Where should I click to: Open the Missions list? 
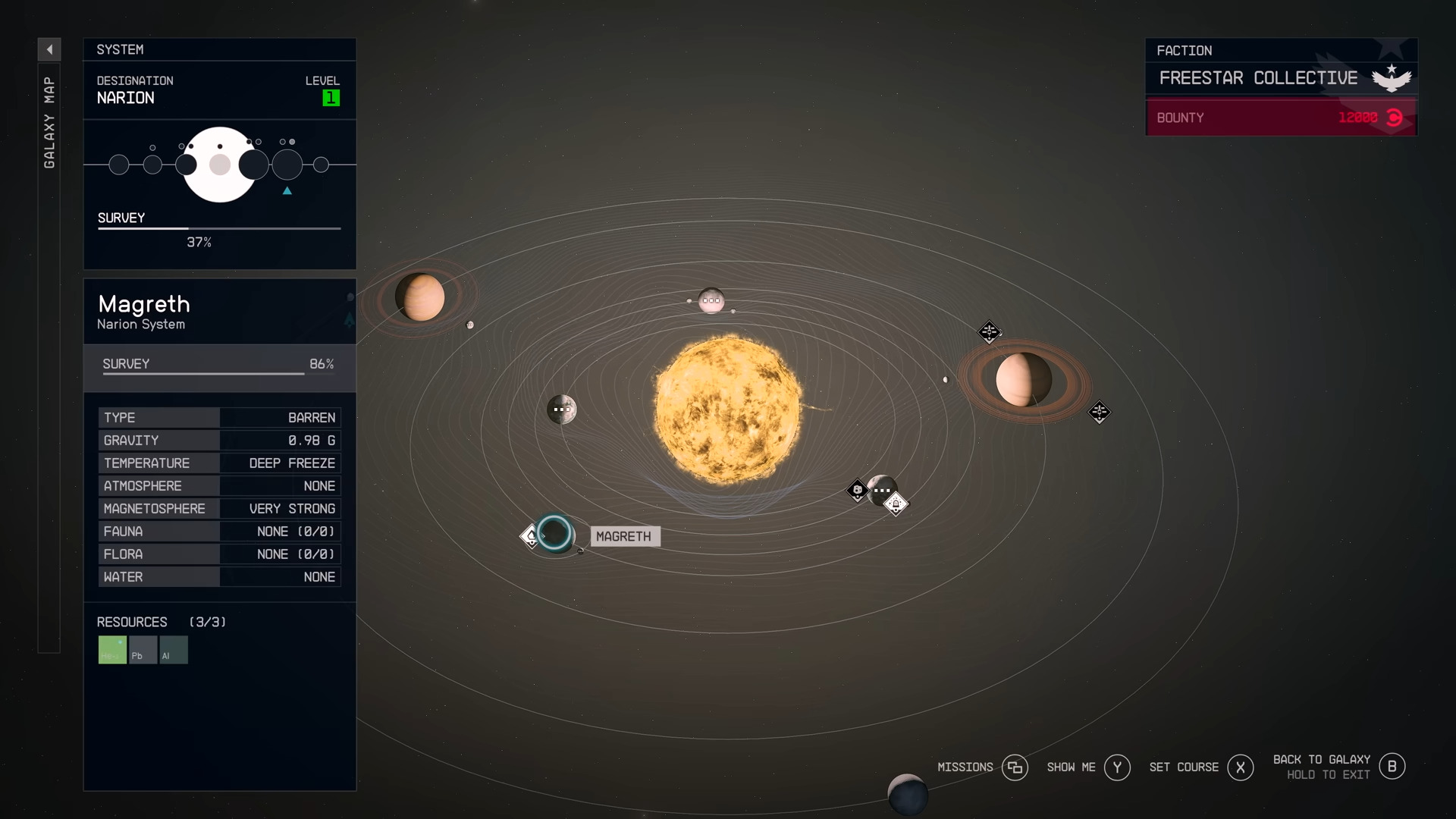1015,767
